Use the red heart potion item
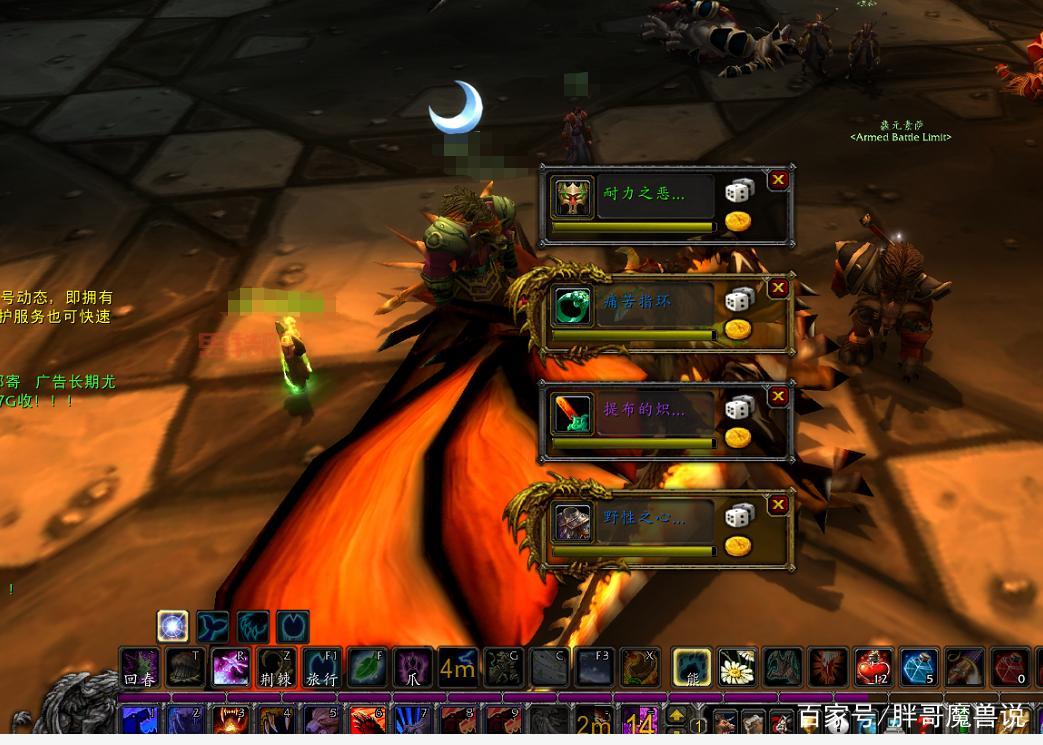 [873, 667]
